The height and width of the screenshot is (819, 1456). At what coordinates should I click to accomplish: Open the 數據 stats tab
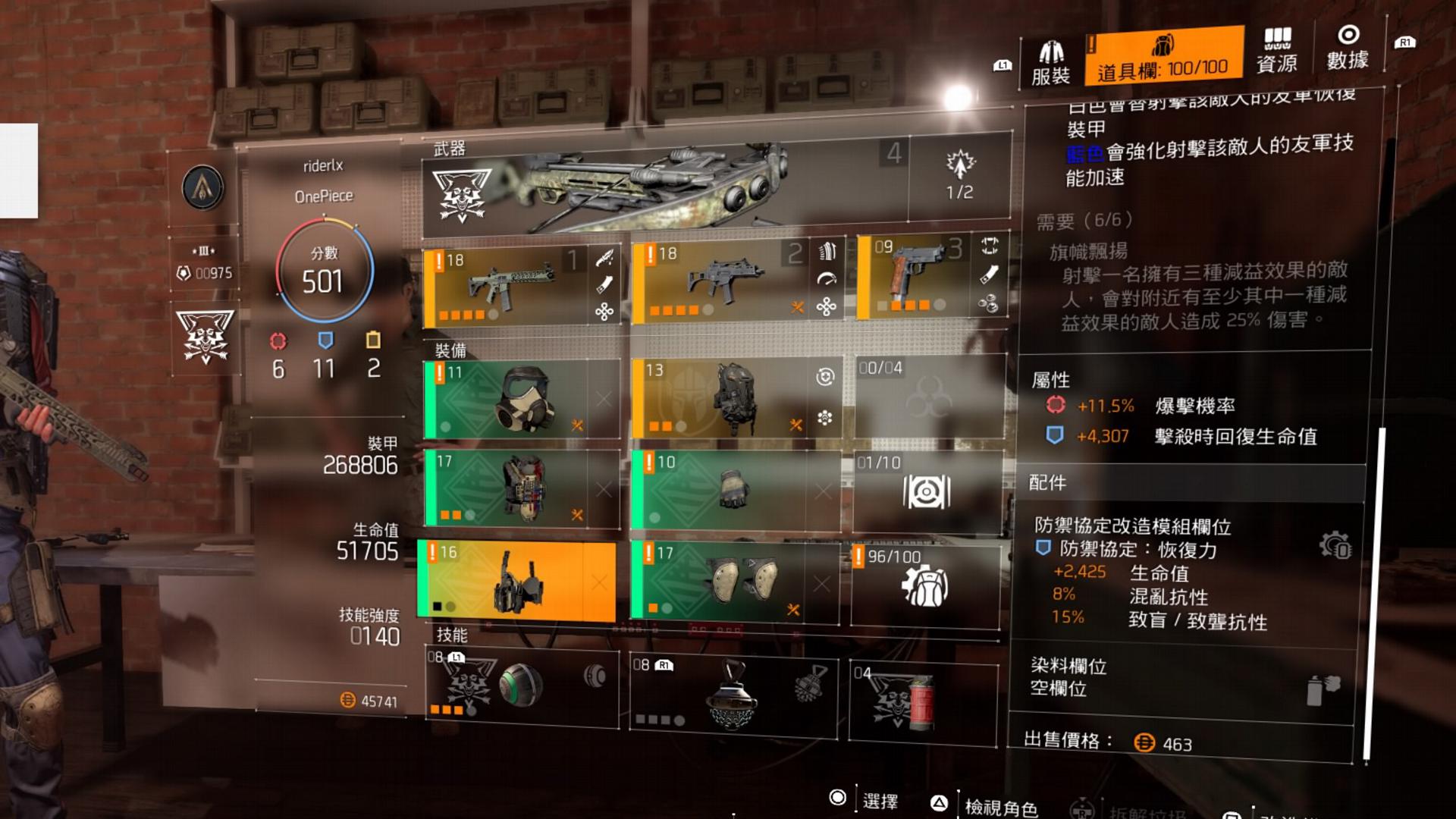[x=1348, y=49]
